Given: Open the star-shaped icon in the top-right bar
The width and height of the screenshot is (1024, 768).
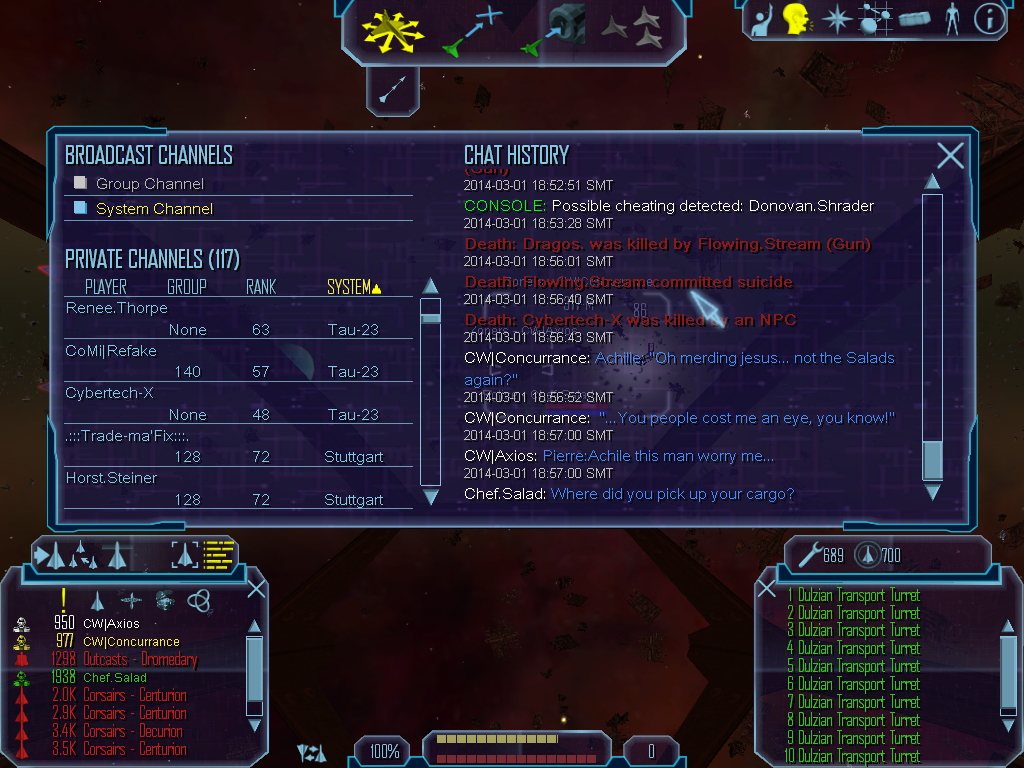Looking at the screenshot, I should tap(836, 19).
